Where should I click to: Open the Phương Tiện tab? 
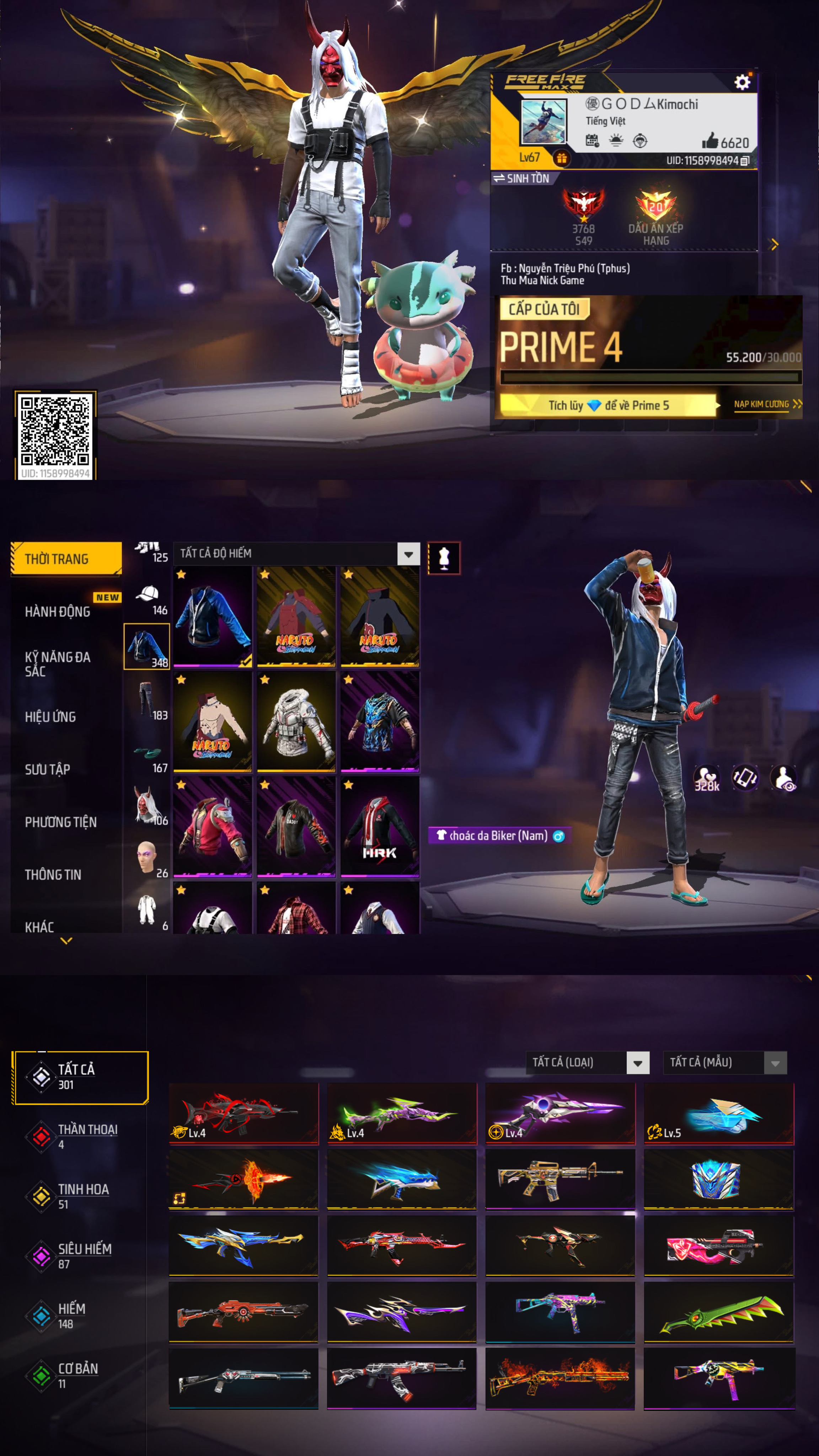click(x=61, y=822)
